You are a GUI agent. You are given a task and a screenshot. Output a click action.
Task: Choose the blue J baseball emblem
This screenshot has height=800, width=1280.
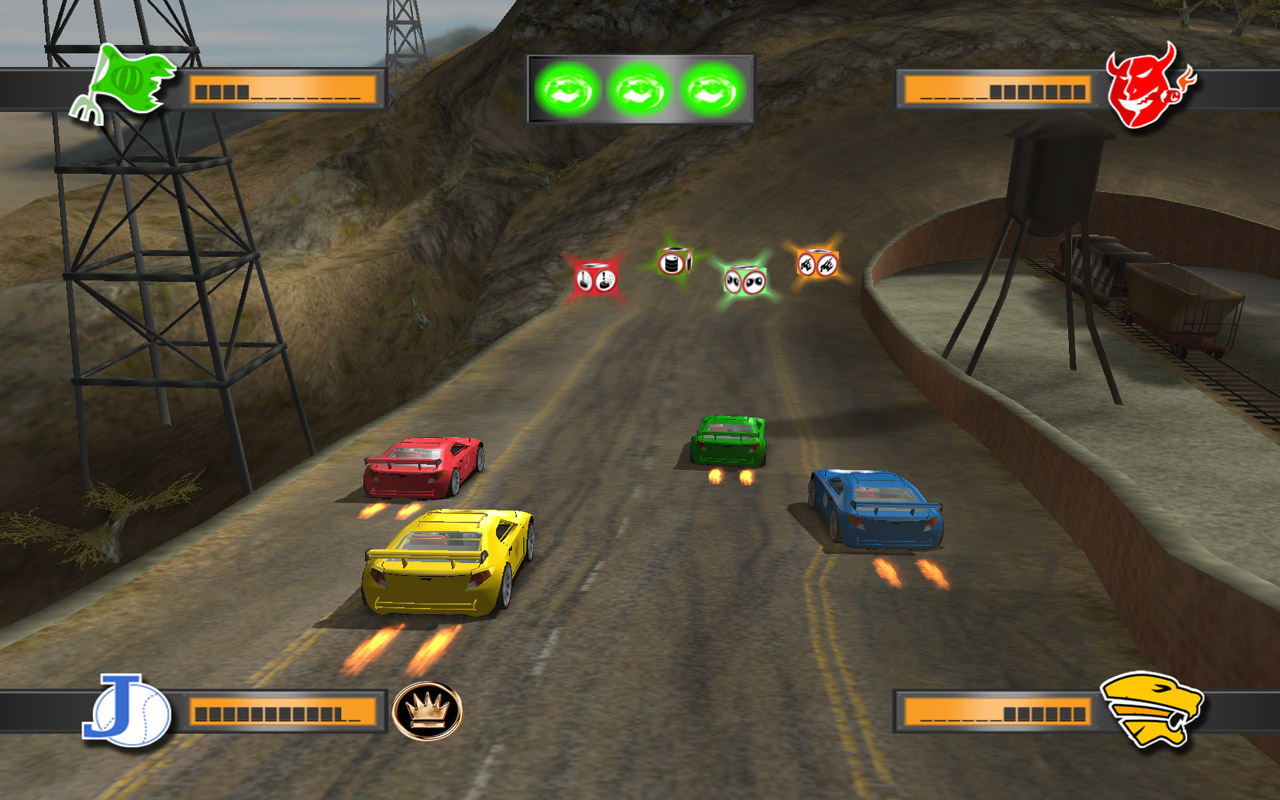pyautogui.click(x=126, y=710)
